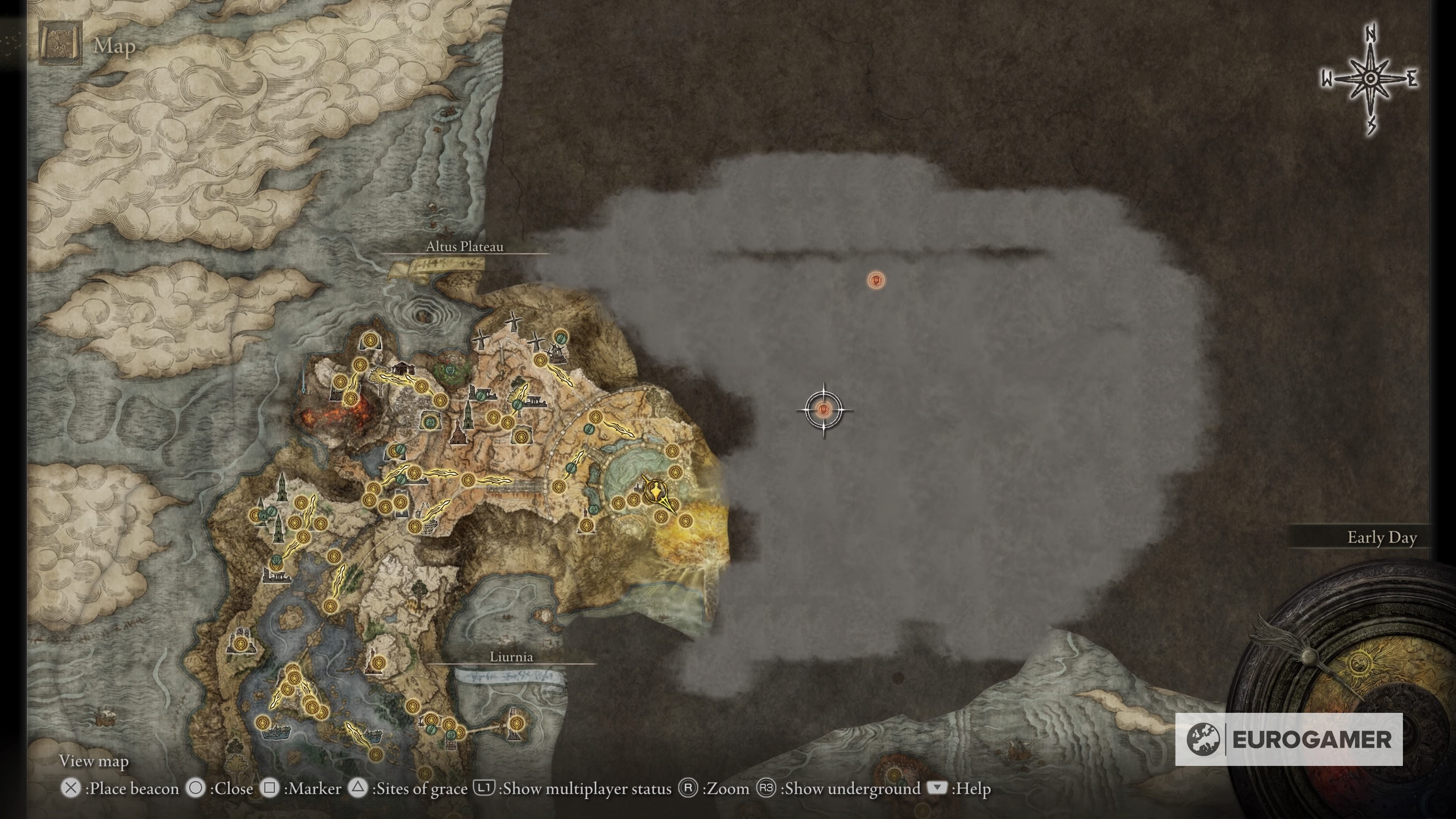Click the green gem icon near the southwest towers
1456x819 pixels.
[276, 561]
